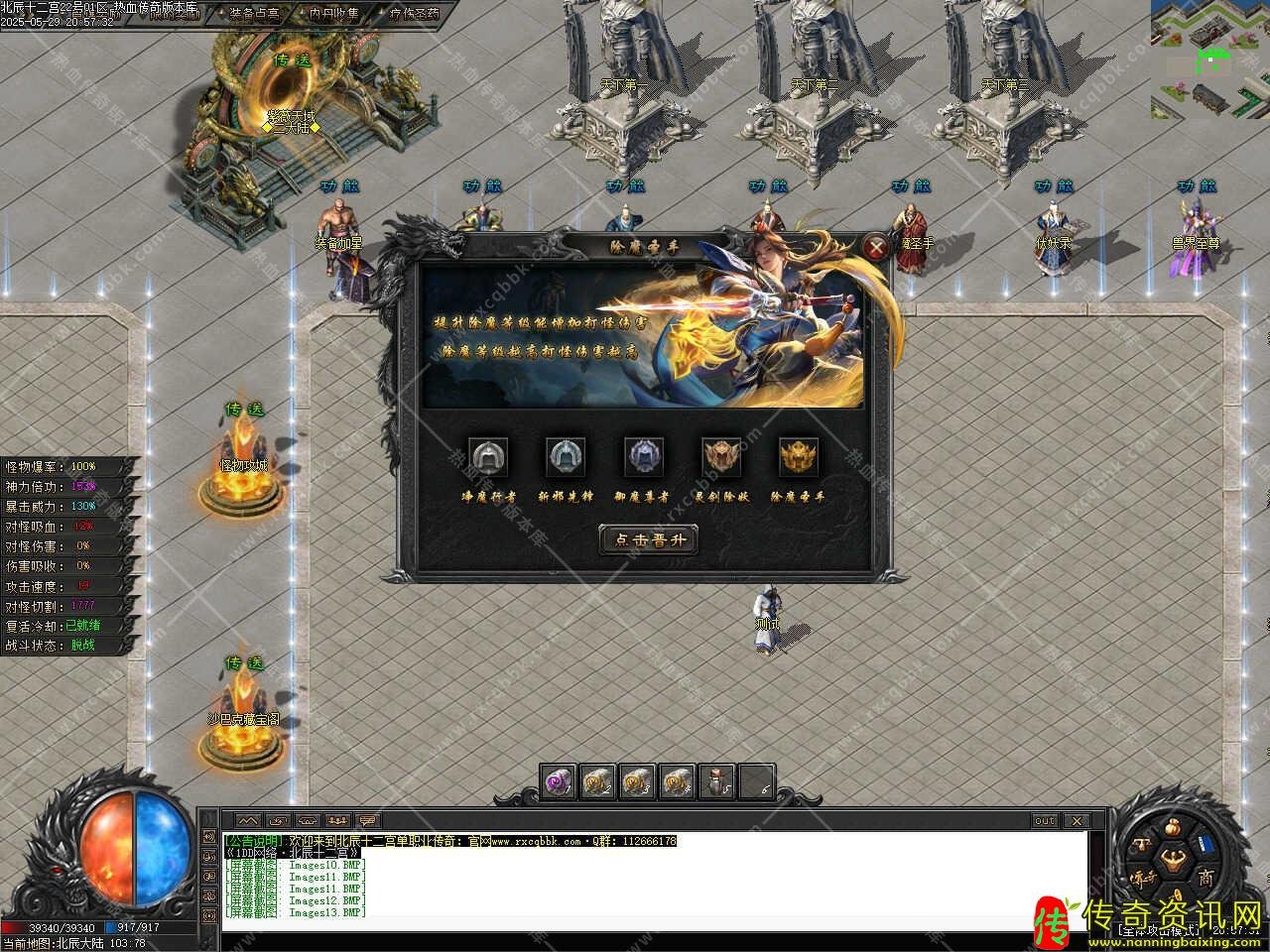
Task: Choose the 御魔尊者 rank badge
Action: [643, 457]
